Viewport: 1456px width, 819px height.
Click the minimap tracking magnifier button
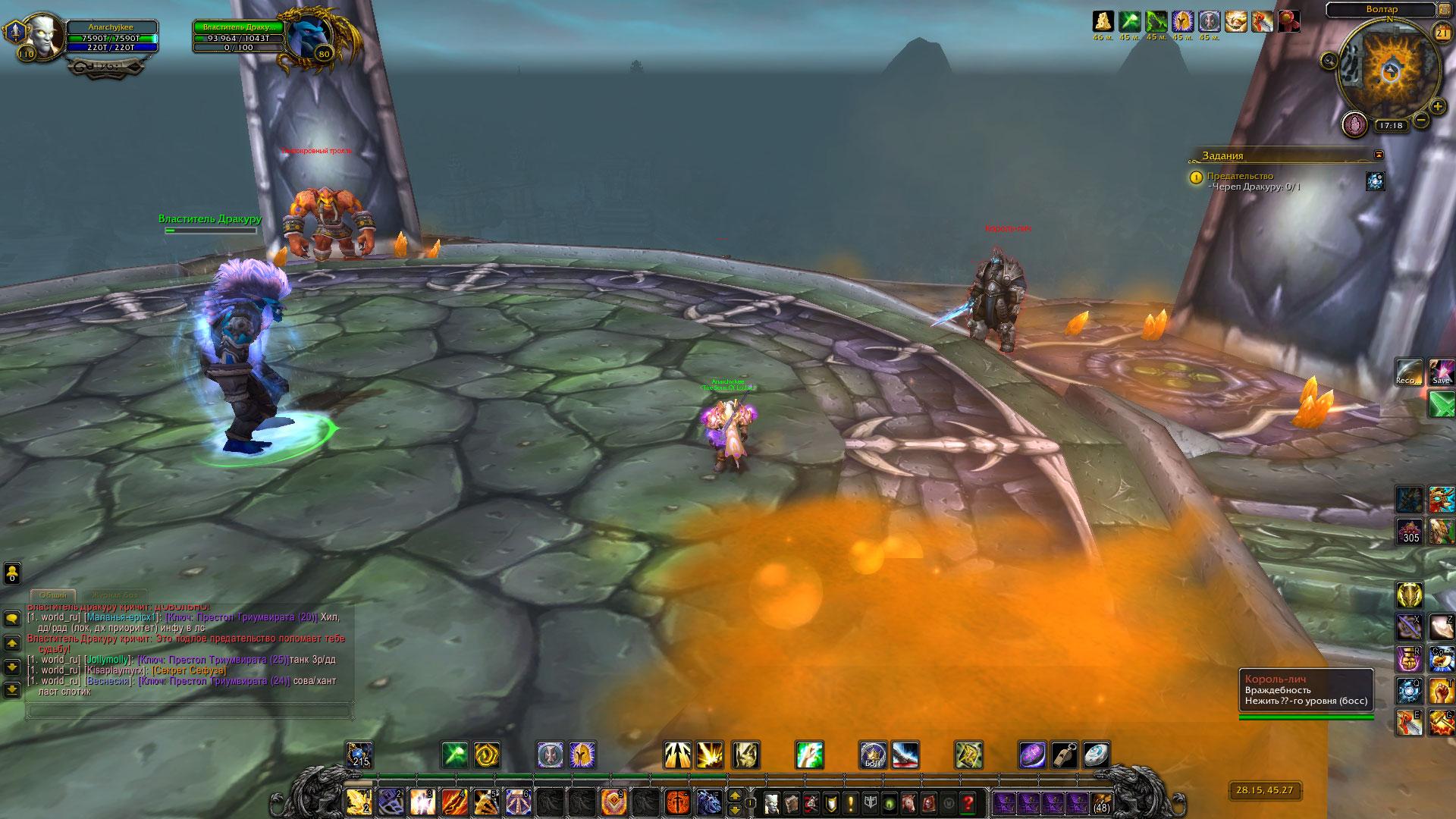click(1329, 61)
